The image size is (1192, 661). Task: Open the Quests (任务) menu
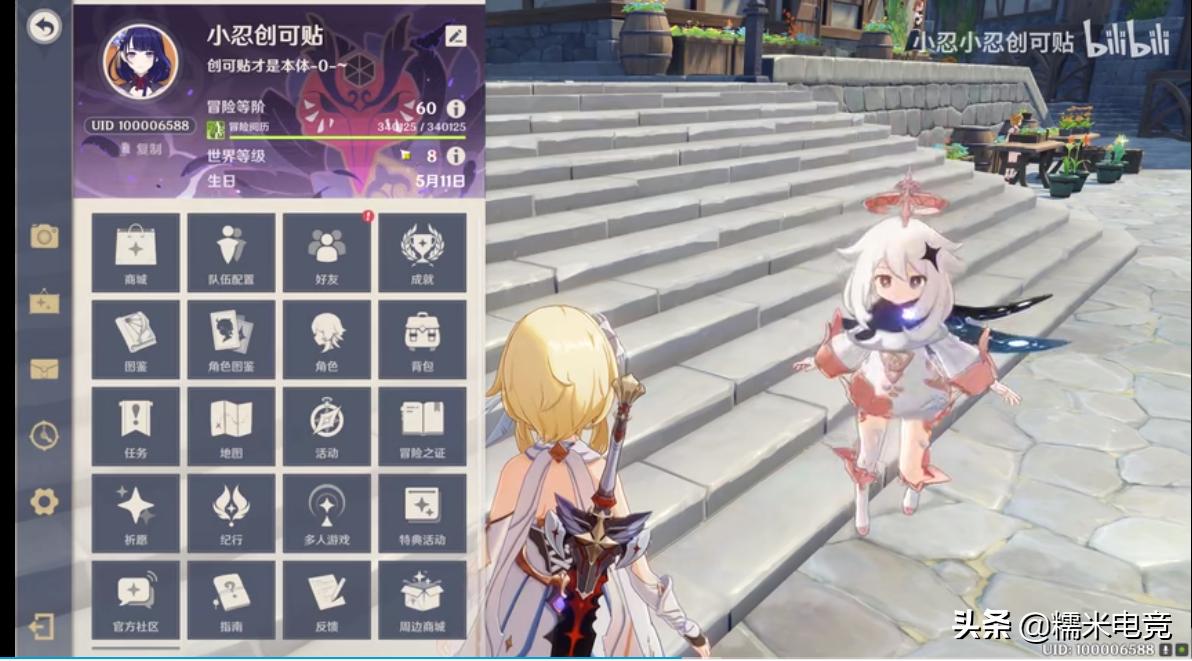click(136, 426)
